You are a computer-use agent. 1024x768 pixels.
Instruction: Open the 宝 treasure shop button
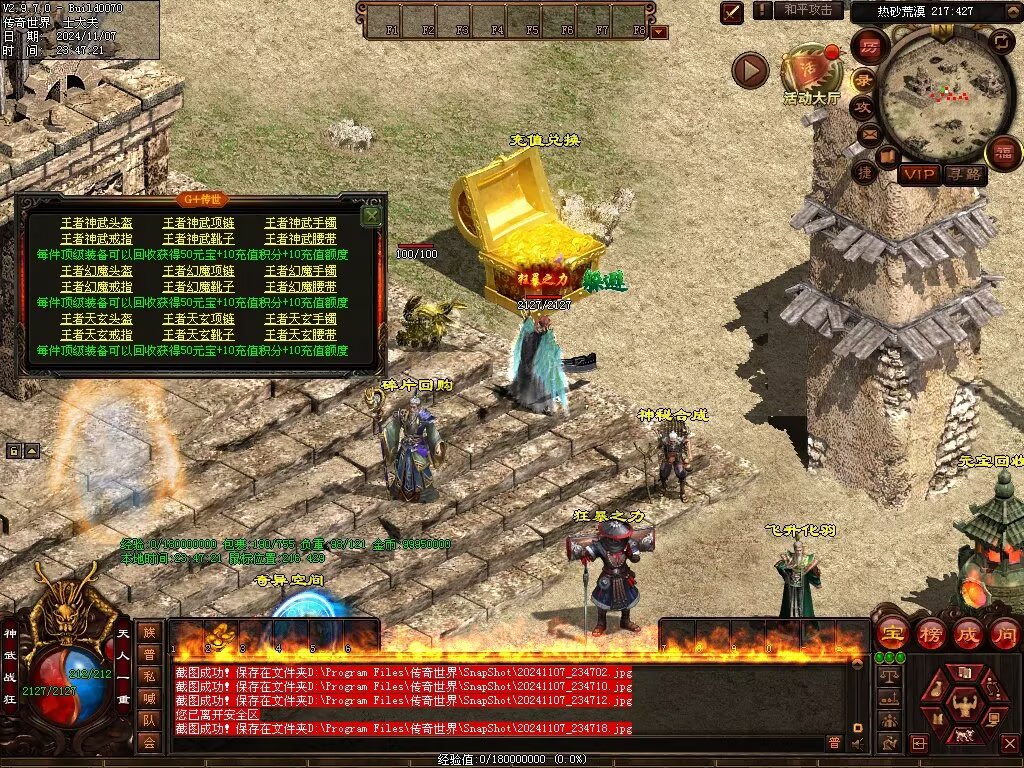tap(891, 634)
